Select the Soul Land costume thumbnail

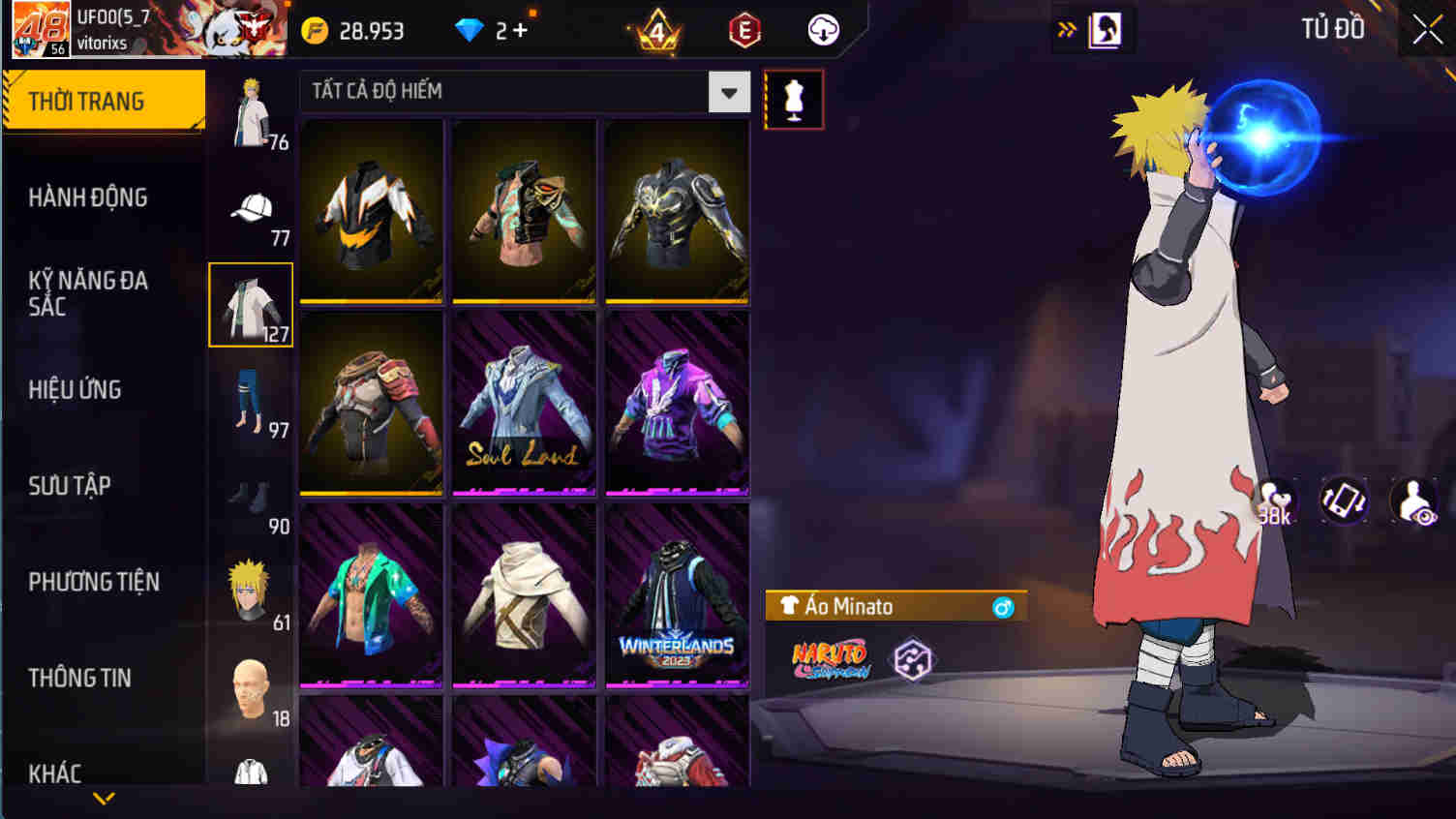coord(524,403)
